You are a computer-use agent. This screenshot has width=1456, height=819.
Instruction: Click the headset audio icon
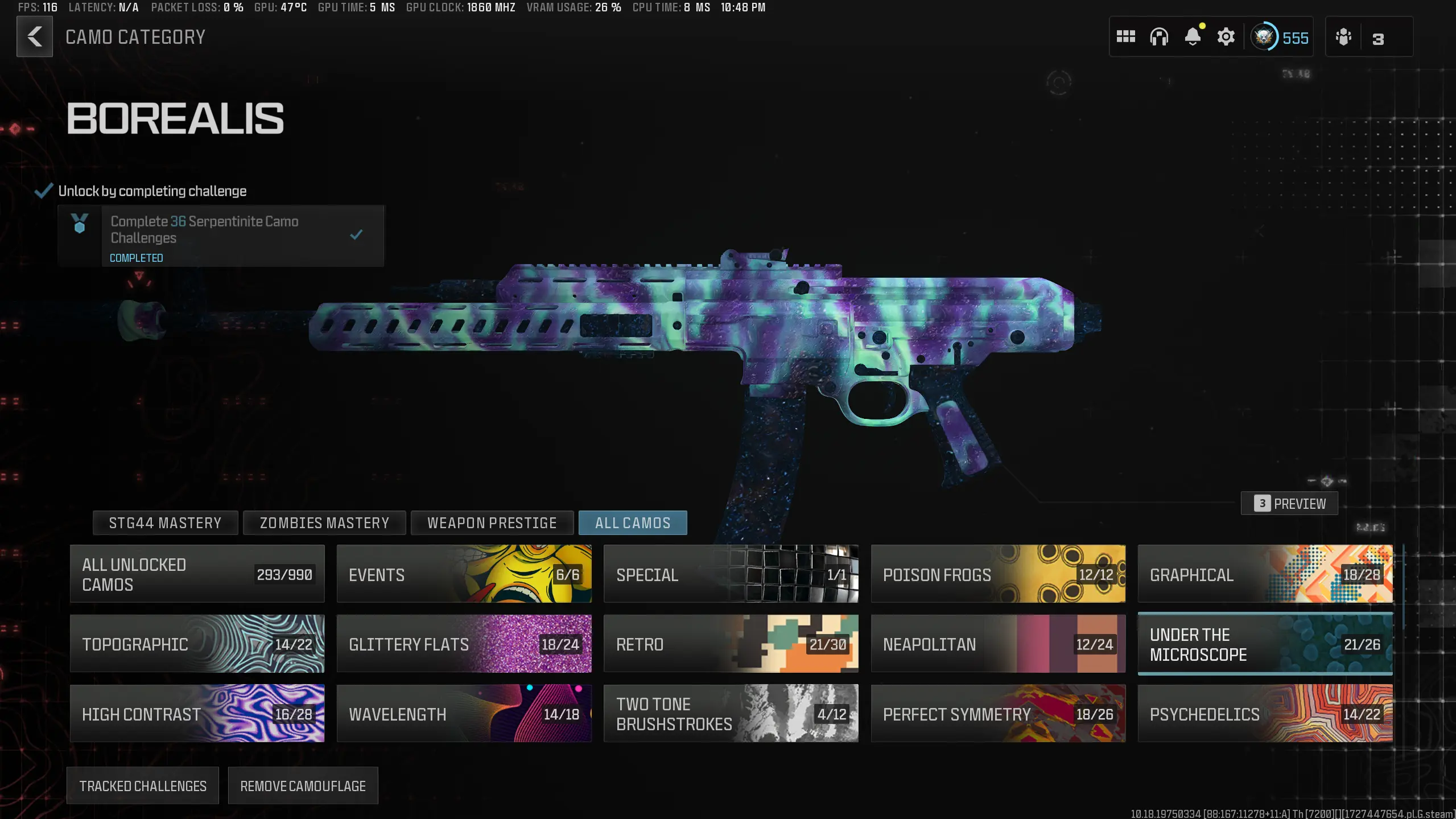[1160, 36]
